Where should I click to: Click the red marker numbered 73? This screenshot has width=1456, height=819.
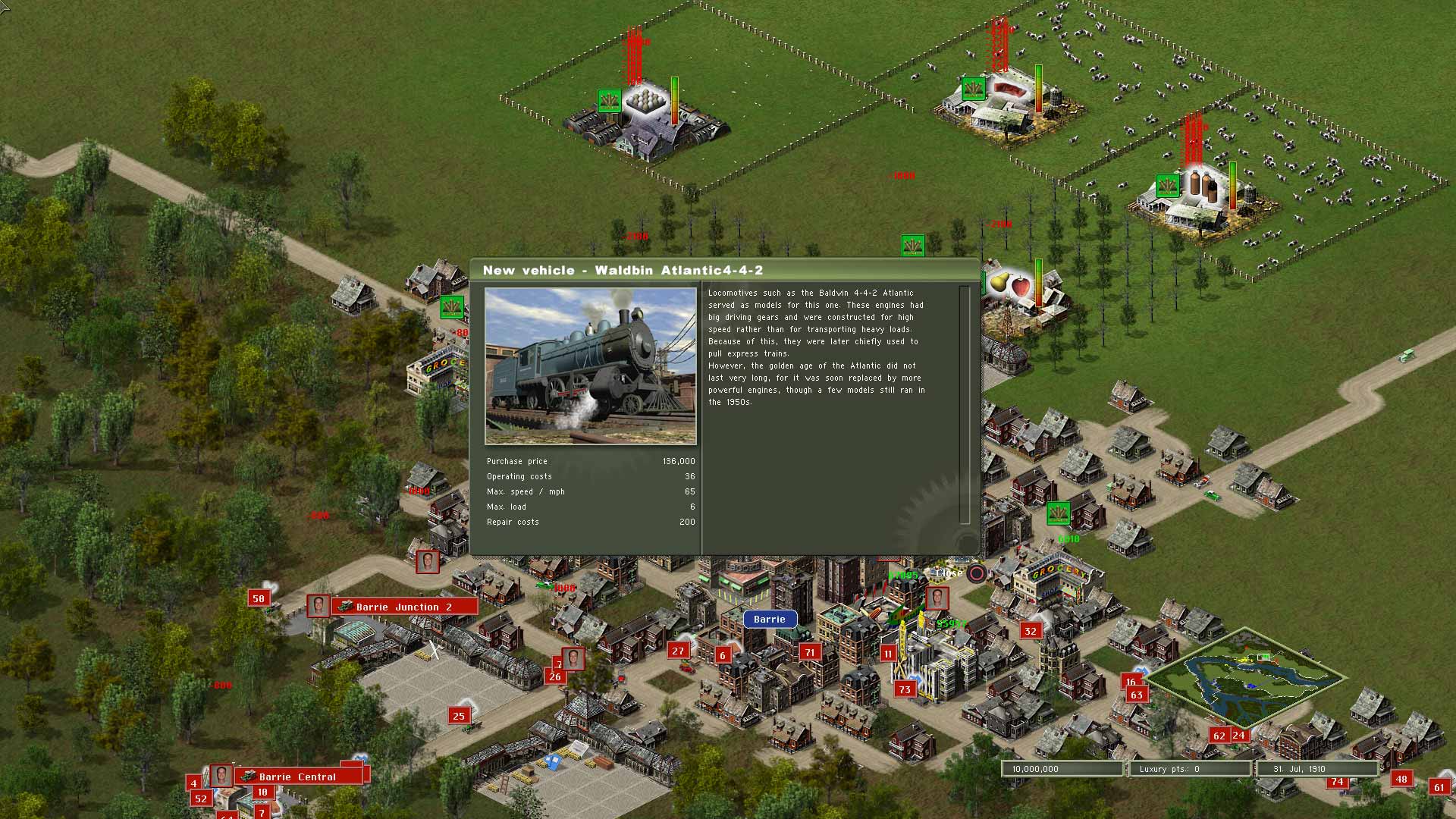pyautogui.click(x=904, y=689)
